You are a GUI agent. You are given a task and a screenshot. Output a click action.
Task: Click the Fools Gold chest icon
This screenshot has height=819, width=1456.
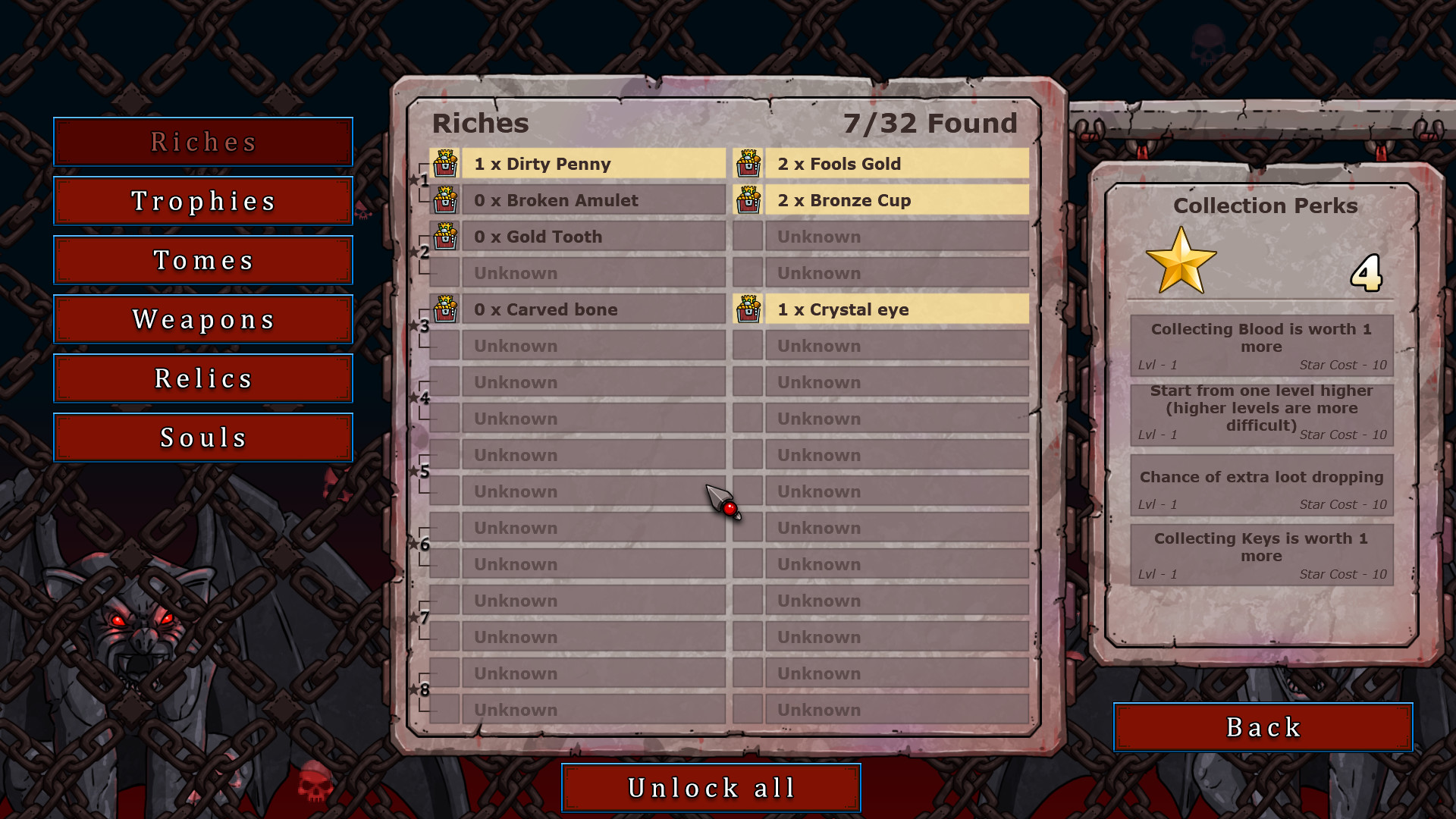pyautogui.click(x=750, y=163)
